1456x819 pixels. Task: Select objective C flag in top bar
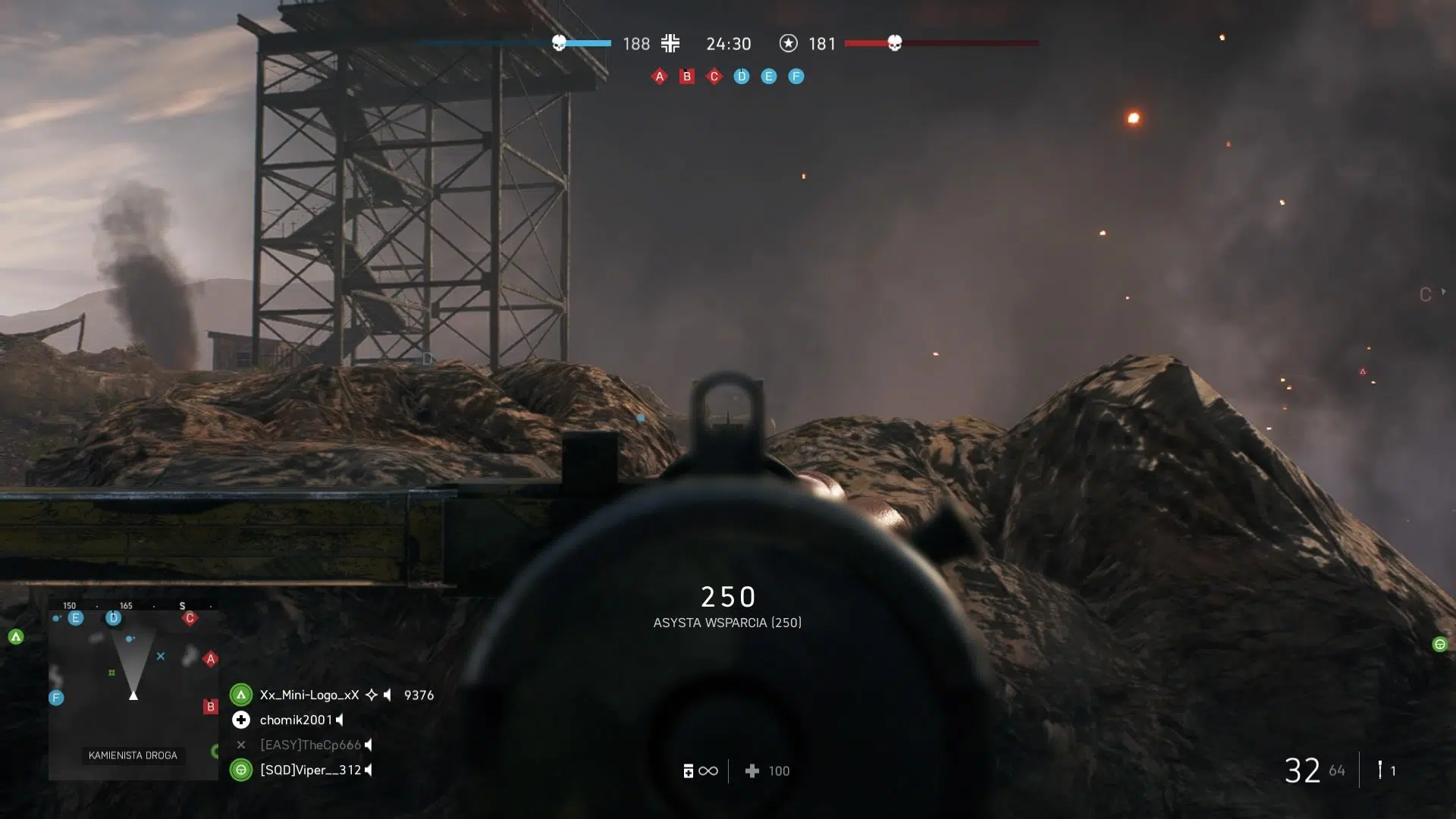[714, 77]
